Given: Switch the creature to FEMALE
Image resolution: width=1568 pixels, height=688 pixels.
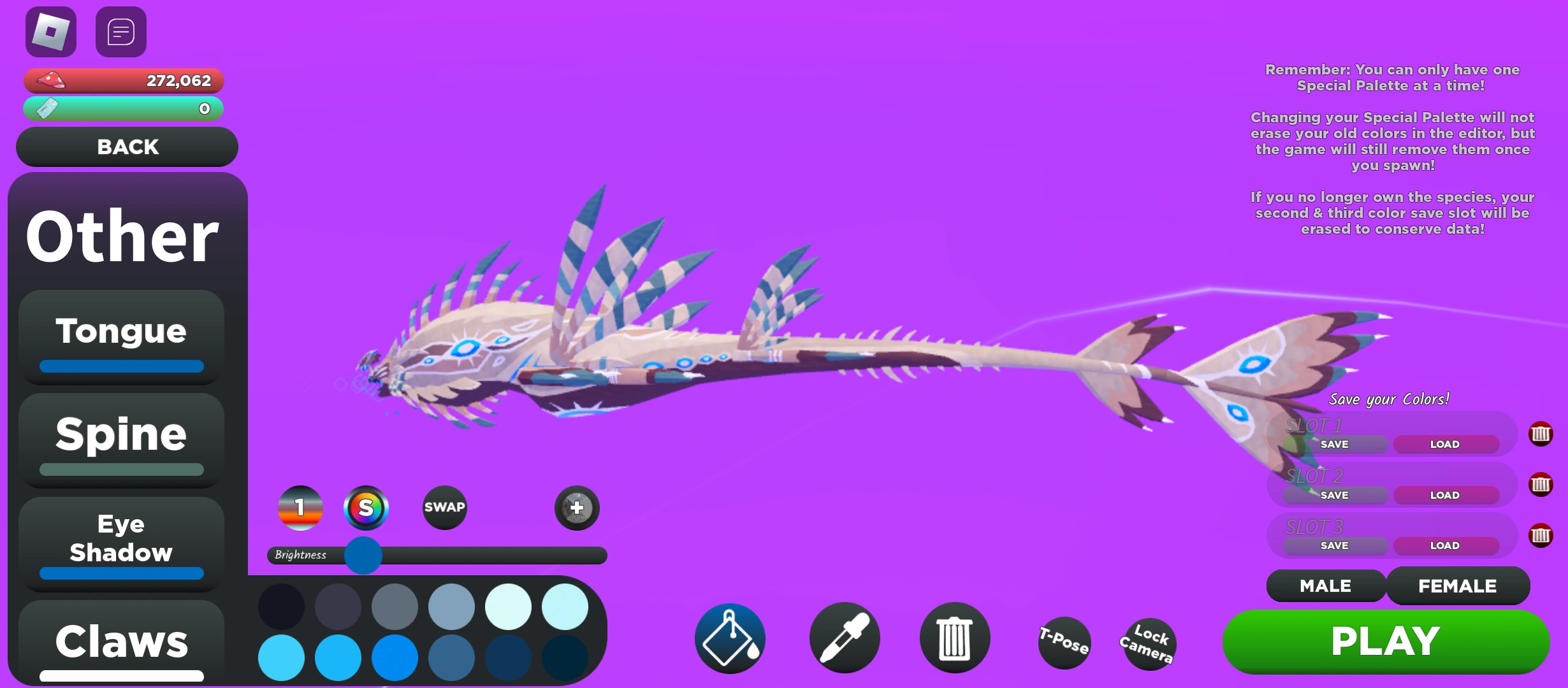Looking at the screenshot, I should click(1458, 585).
